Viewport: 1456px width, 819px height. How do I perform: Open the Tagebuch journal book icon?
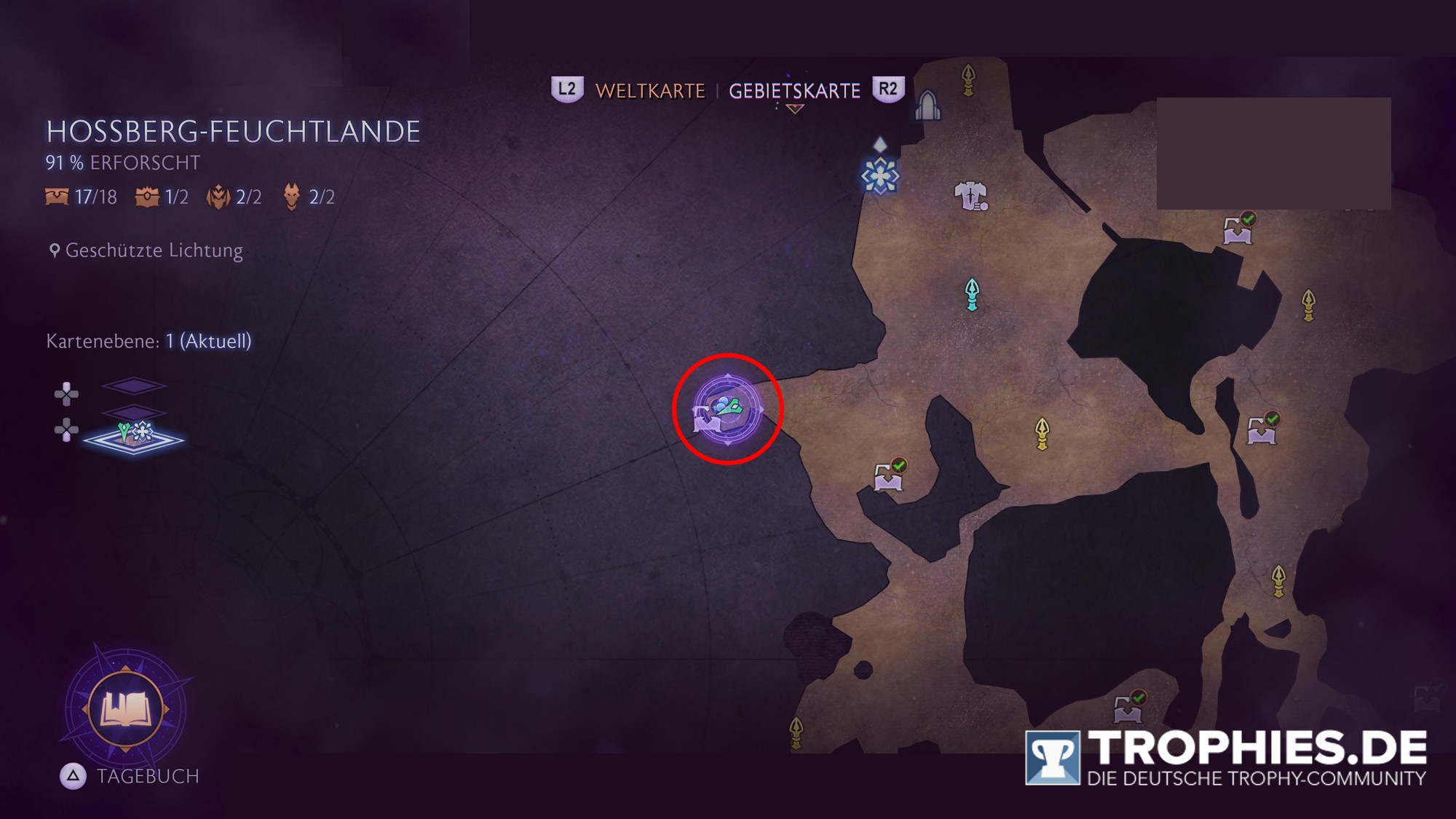[125, 708]
